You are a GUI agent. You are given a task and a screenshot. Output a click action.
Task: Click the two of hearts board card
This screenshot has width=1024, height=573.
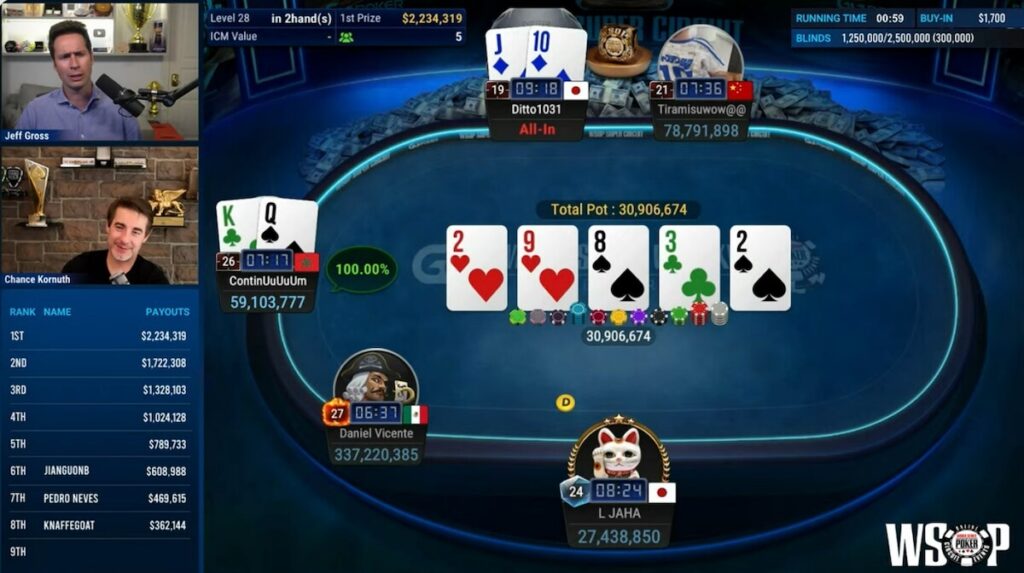pos(476,268)
